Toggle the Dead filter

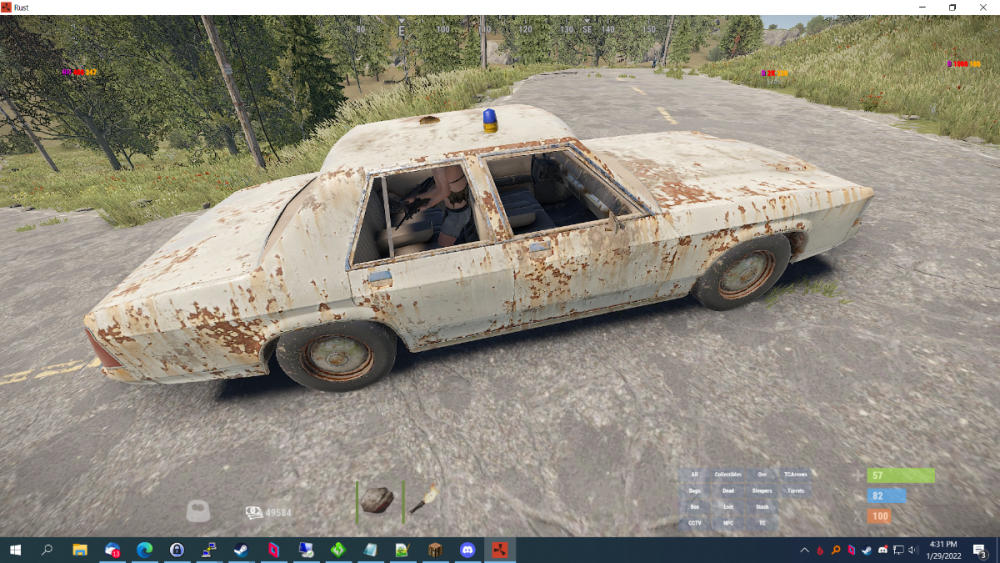pos(728,491)
